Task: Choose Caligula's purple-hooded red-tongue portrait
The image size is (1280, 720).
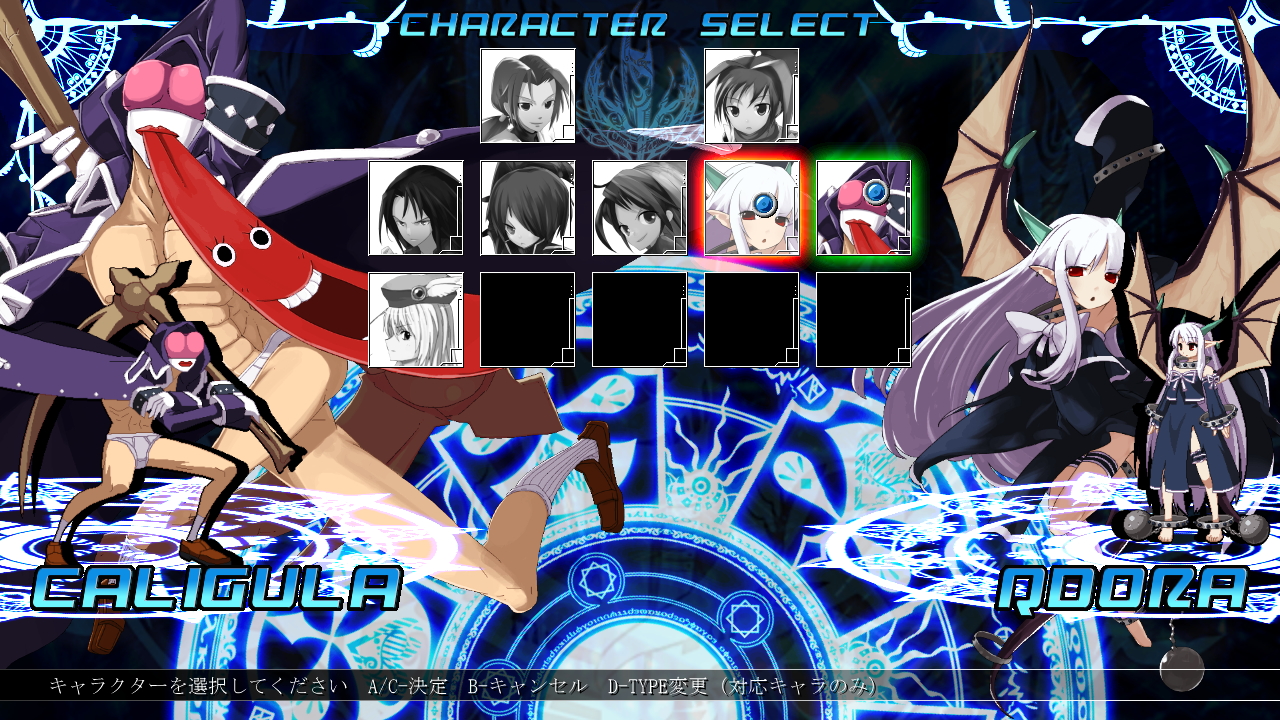Action: 864,208
